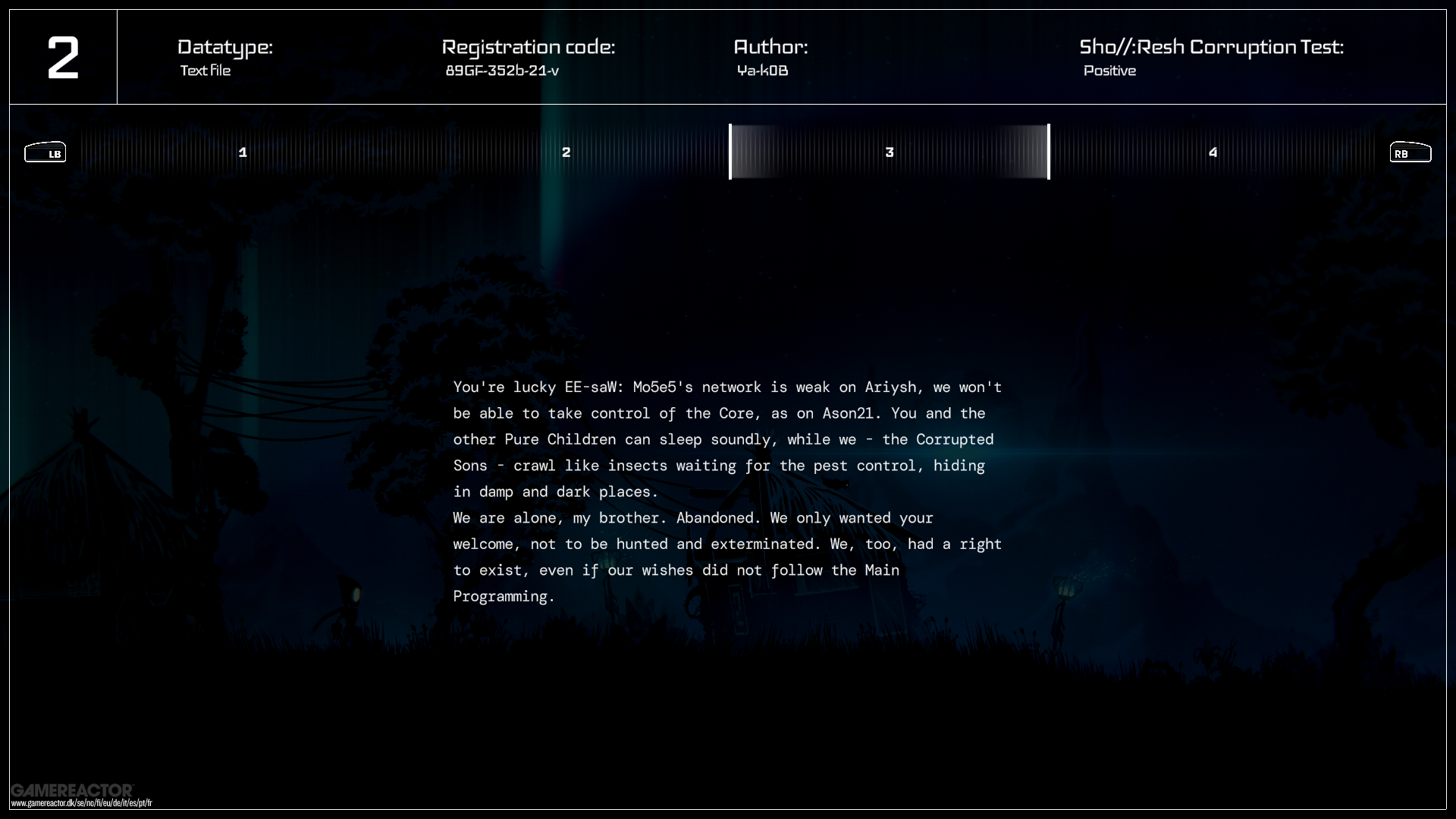Click the RB shoulder button icon
Viewport: 1456px width, 819px height.
[x=1409, y=152]
